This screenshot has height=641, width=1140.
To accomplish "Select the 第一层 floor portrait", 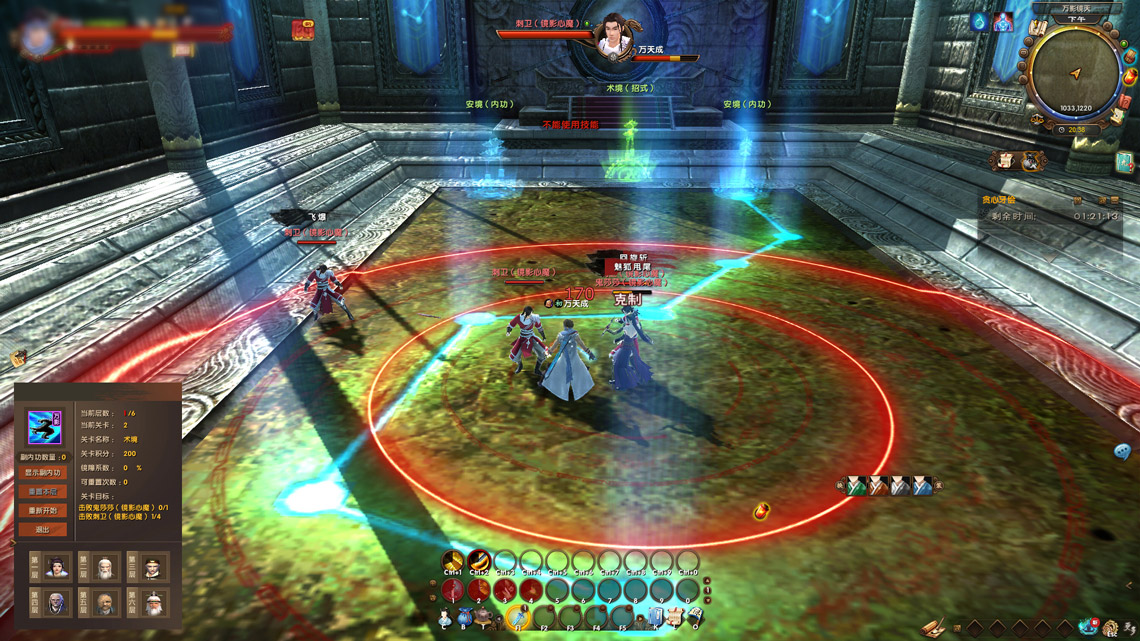I will (x=57, y=568).
